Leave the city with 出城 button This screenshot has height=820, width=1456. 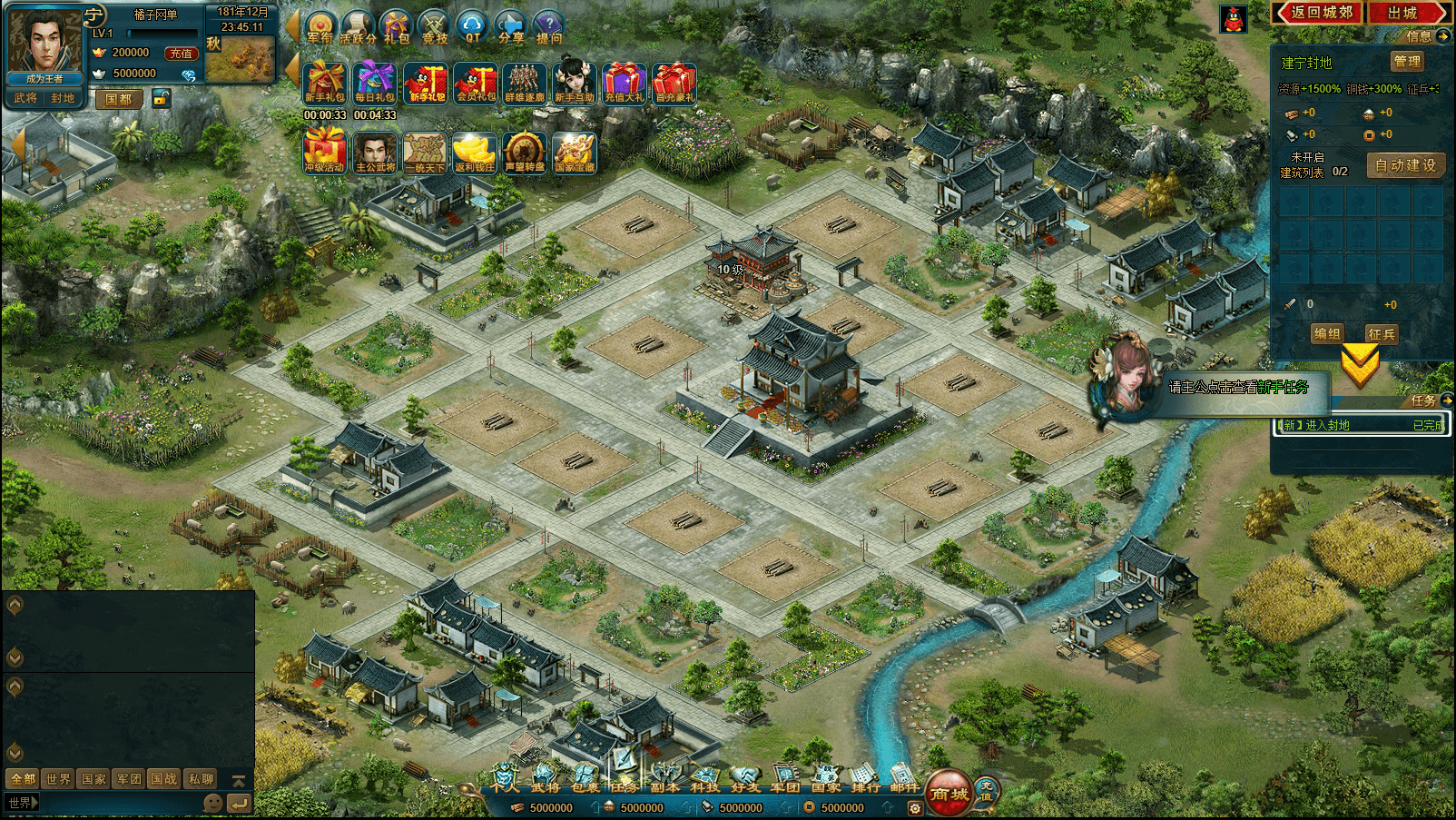1404,13
